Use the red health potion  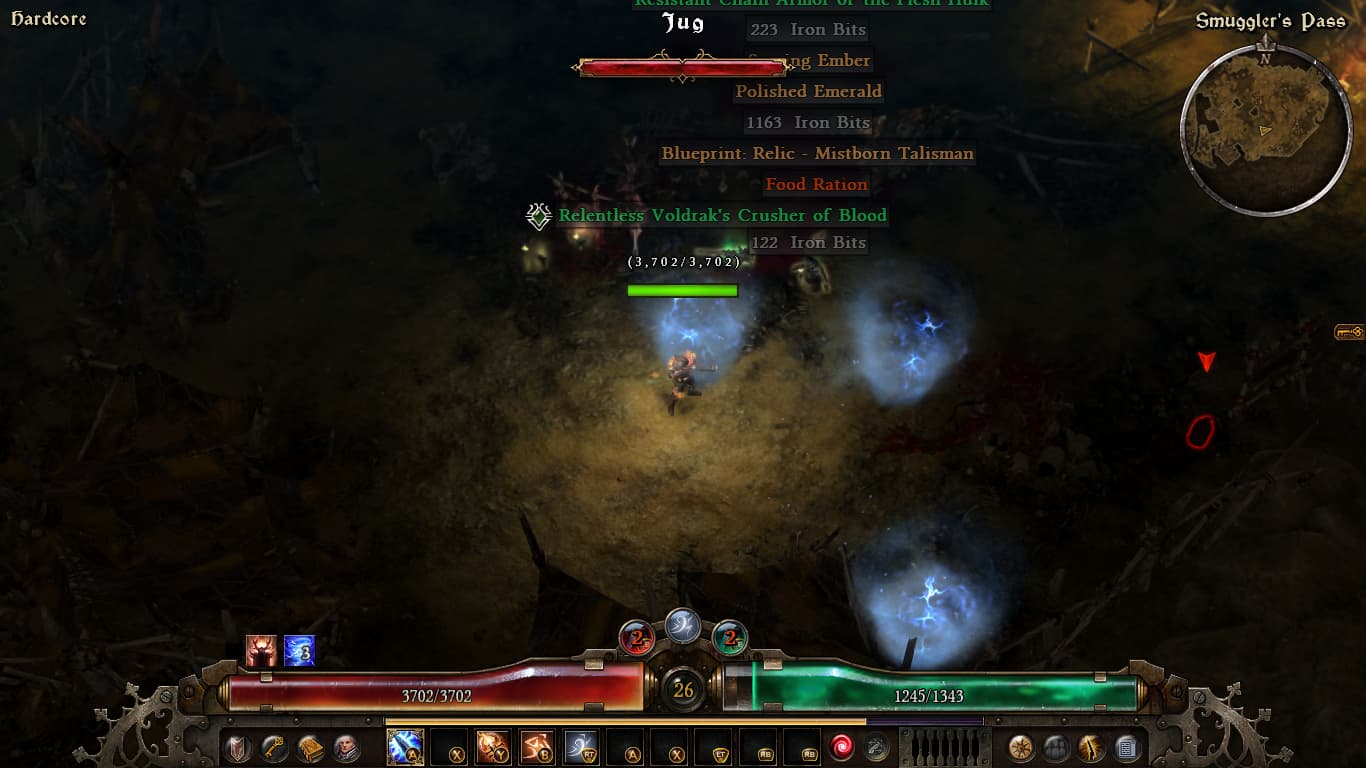(x=637, y=637)
